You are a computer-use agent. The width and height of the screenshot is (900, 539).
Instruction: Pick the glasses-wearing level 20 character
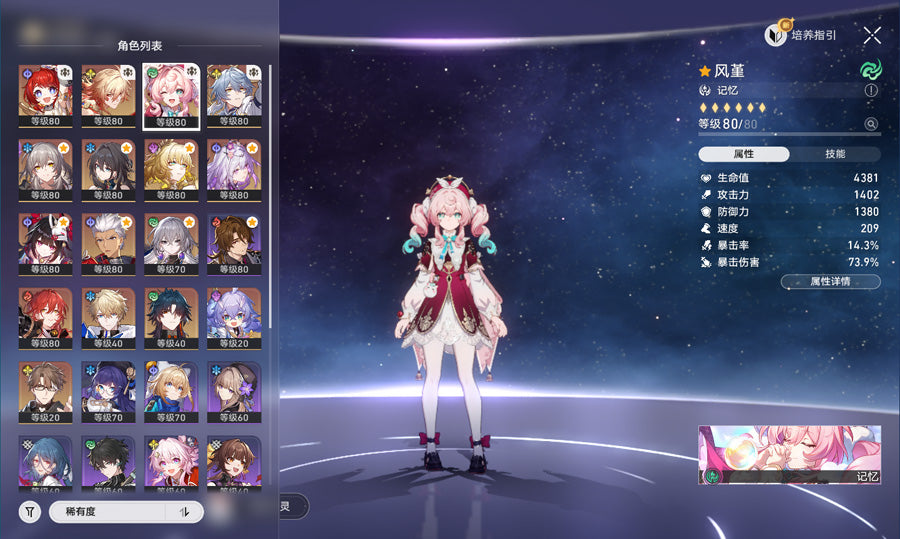pyautogui.click(x=45, y=392)
